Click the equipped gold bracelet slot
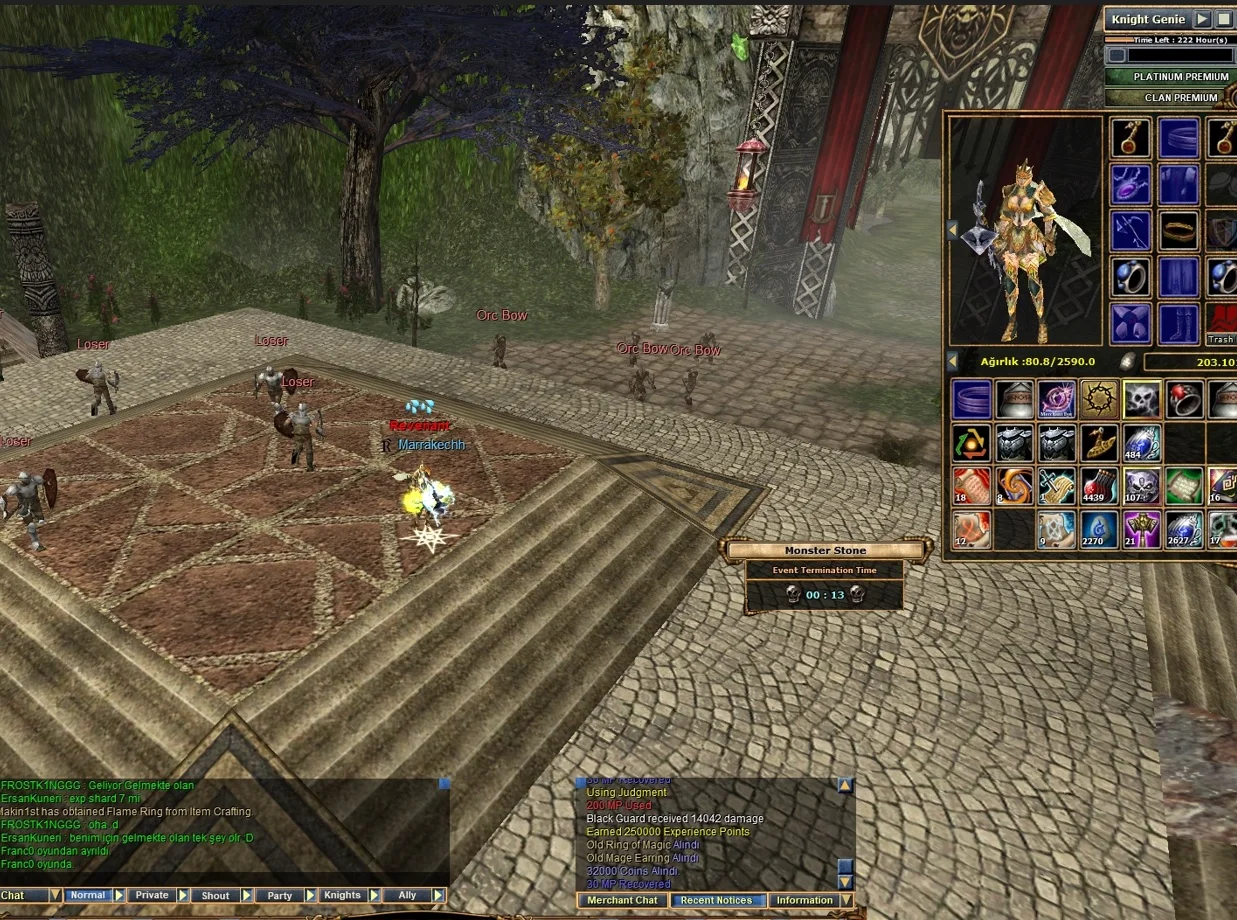Viewport: 1237px width, 920px height. point(1179,231)
